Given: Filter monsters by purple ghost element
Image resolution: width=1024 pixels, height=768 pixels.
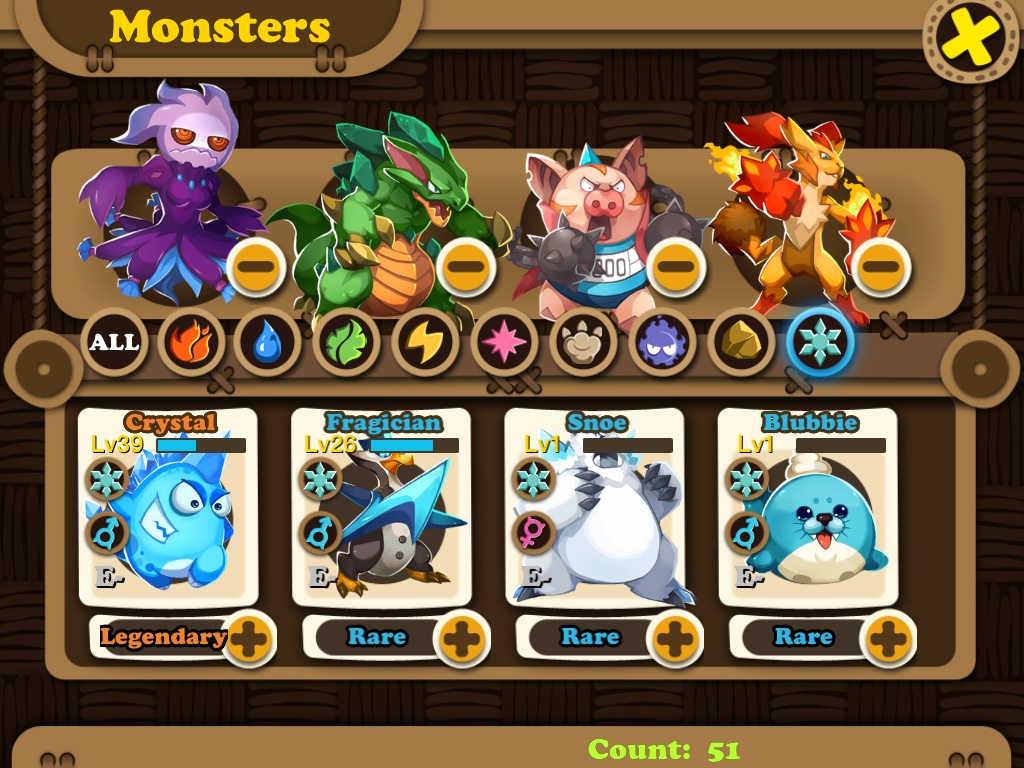Looking at the screenshot, I should pos(661,343).
